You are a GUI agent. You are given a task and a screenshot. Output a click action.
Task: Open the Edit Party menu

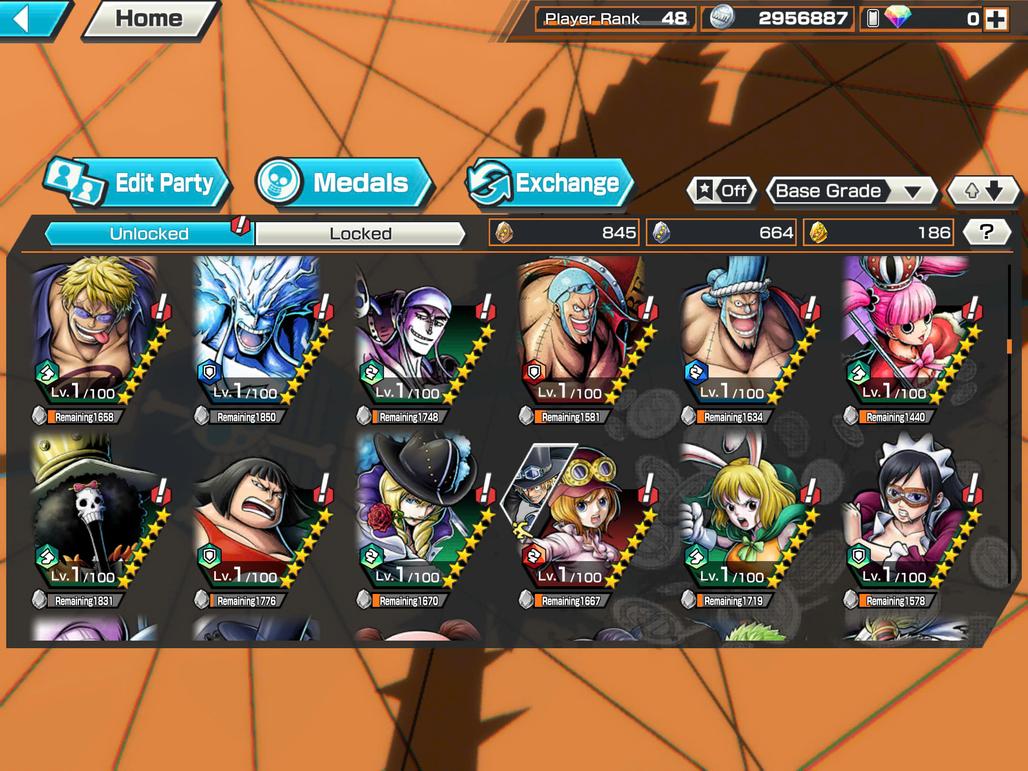[138, 183]
